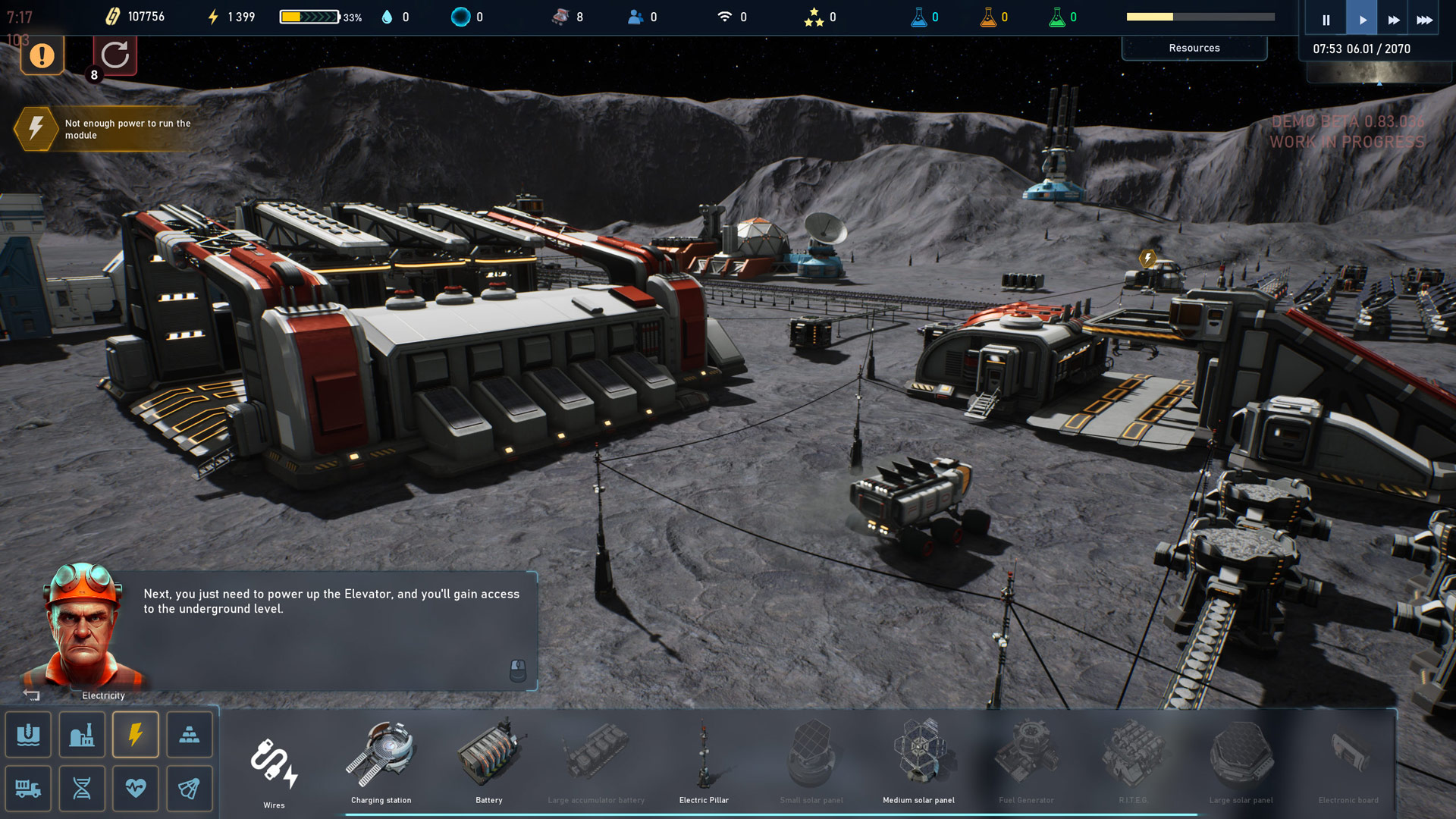The width and height of the screenshot is (1456, 819).
Task: Click the circular arrow refresh icon
Action: click(x=115, y=55)
